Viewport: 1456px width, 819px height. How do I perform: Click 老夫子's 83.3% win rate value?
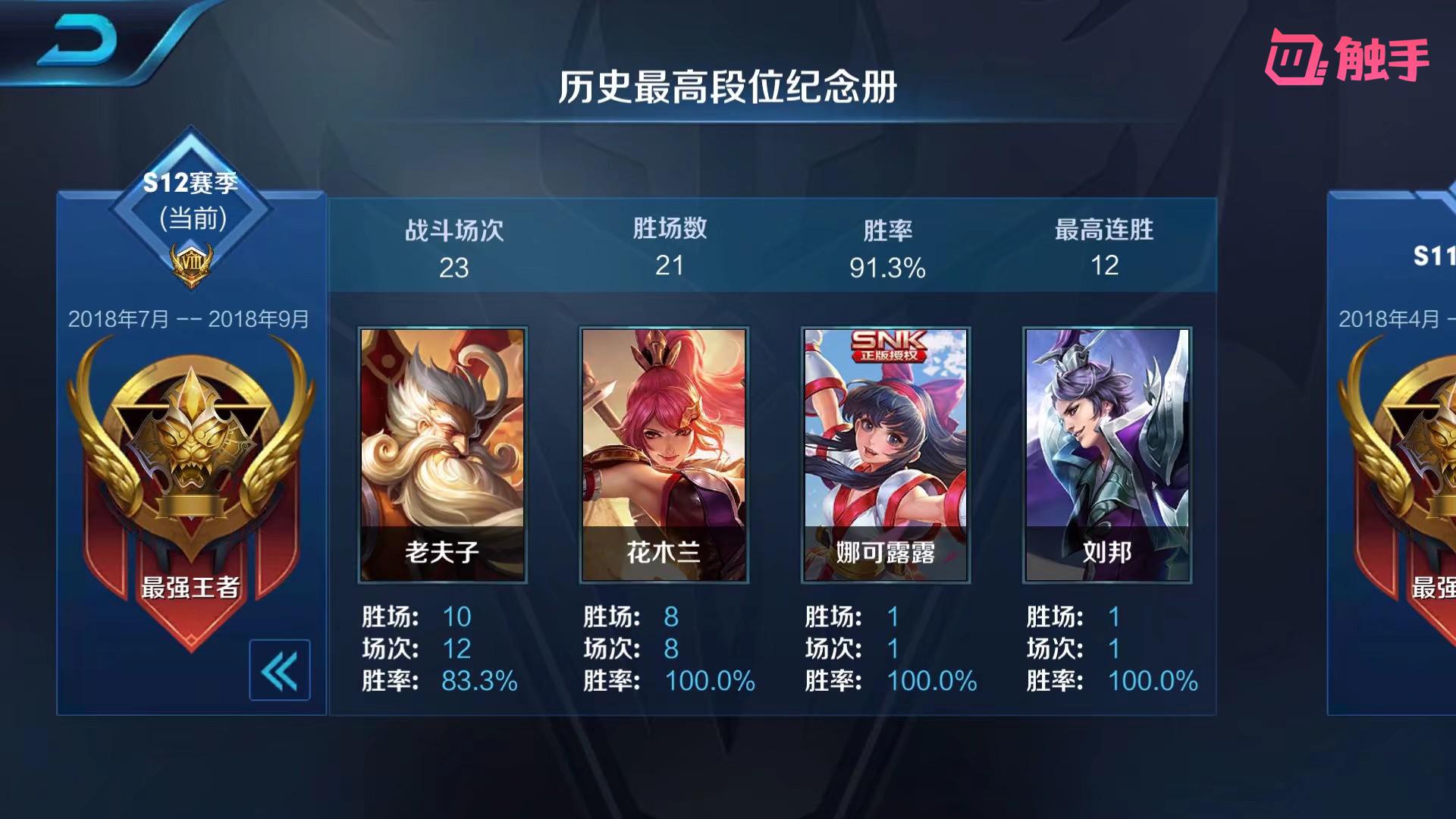point(479,682)
